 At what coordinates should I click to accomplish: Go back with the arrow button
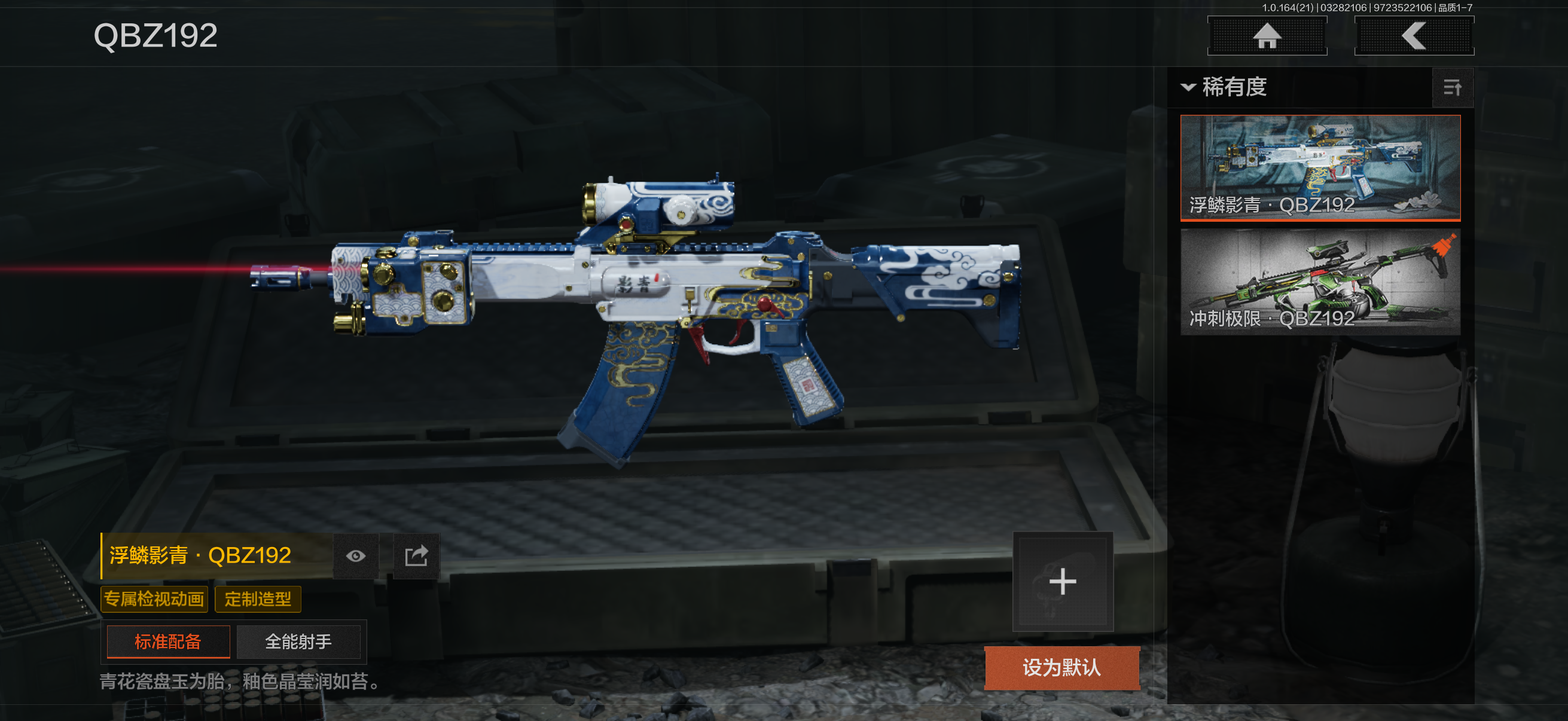point(1413,36)
